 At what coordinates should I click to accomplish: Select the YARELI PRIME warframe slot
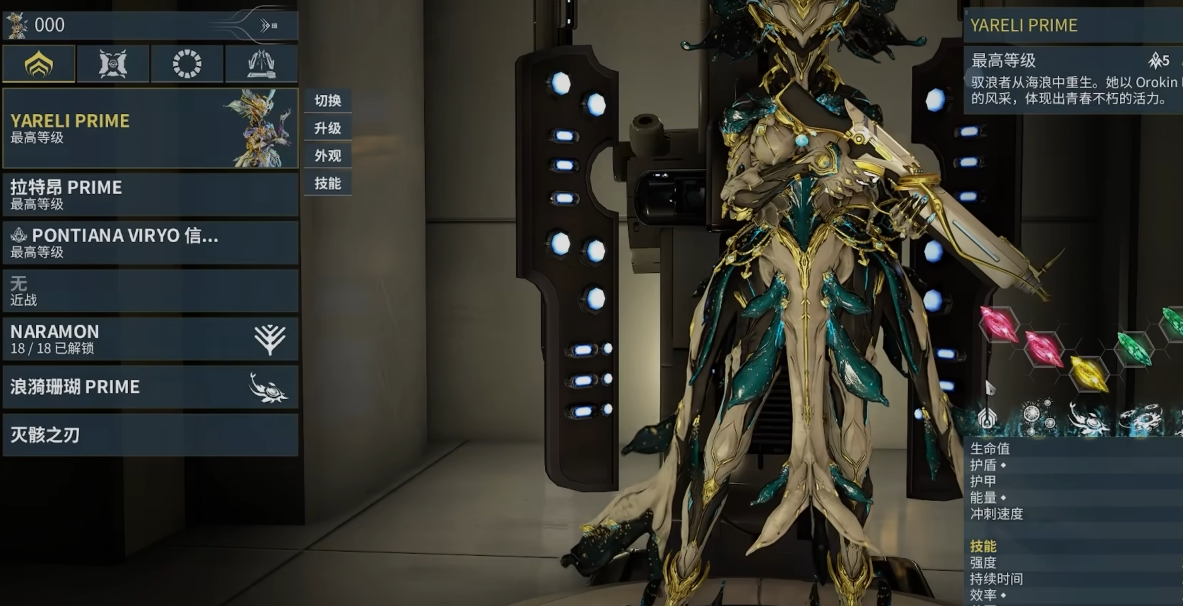pos(150,128)
